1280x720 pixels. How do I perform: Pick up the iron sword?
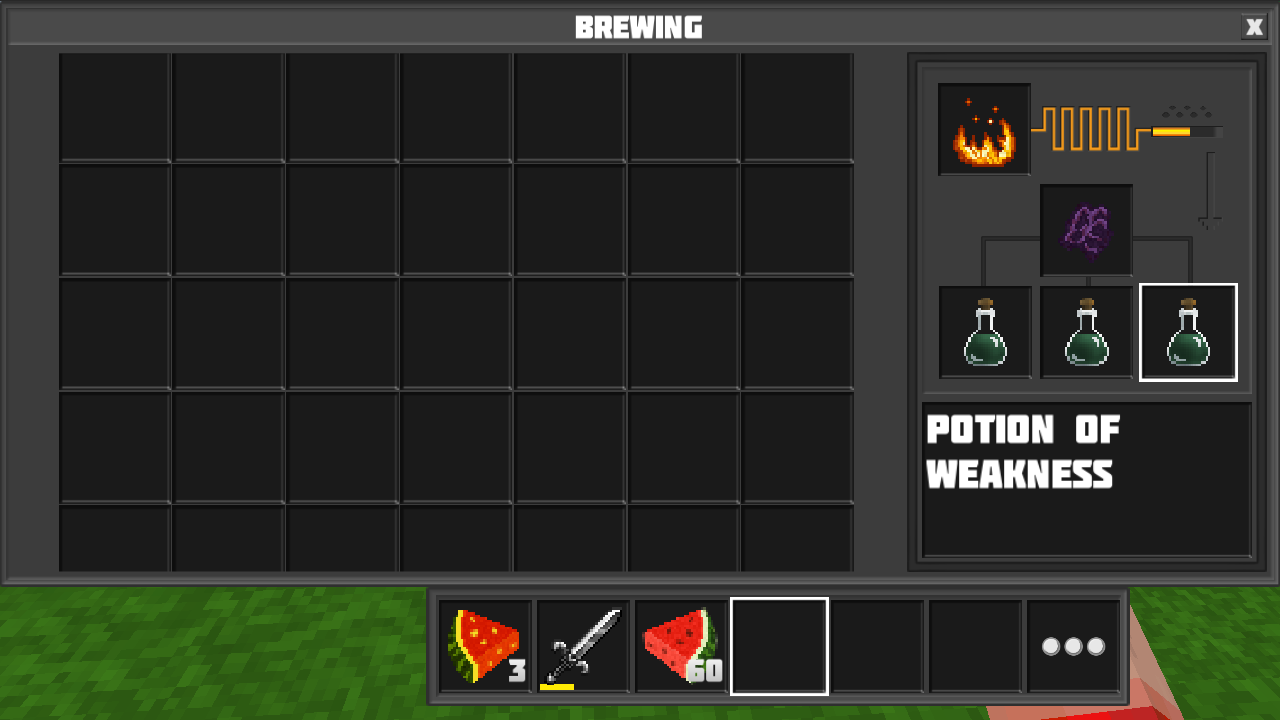point(581,645)
